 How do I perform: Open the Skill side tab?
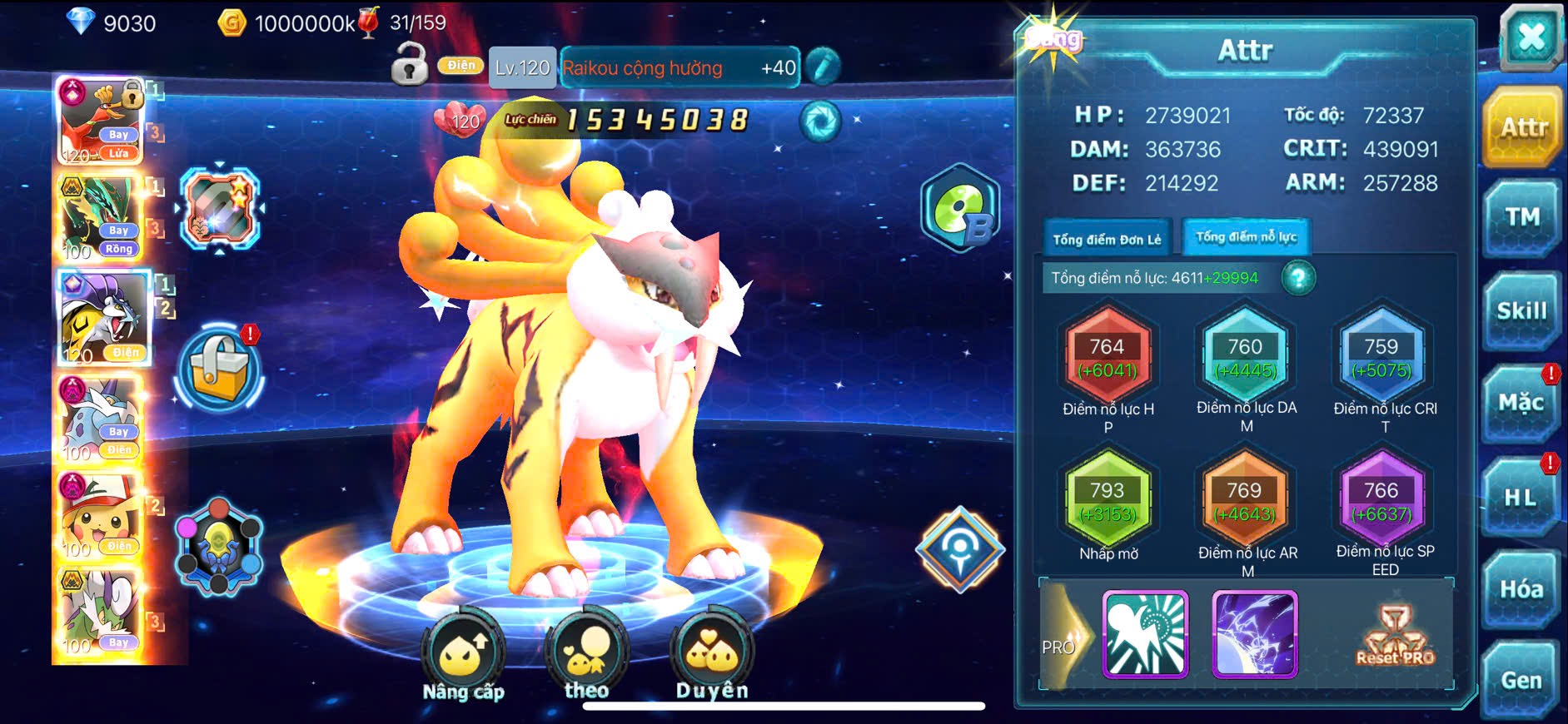tap(1522, 311)
